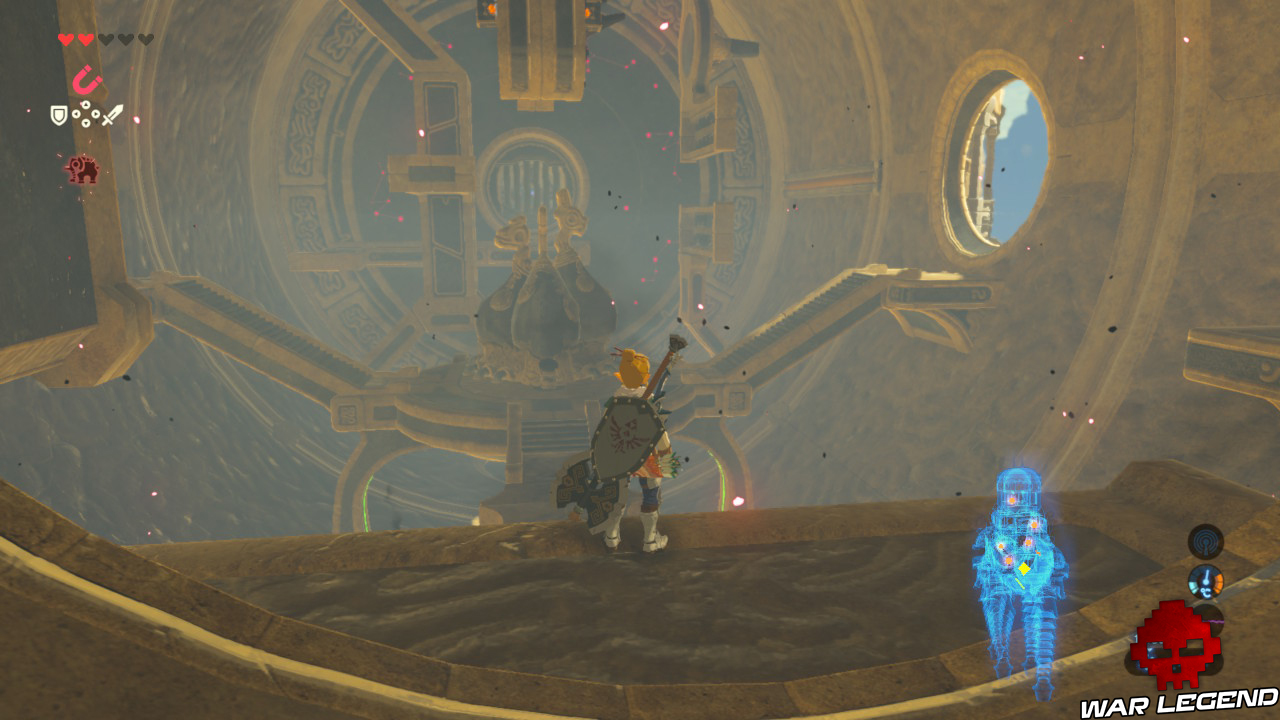Click the right arrow of the D-pad indicator

point(95,114)
